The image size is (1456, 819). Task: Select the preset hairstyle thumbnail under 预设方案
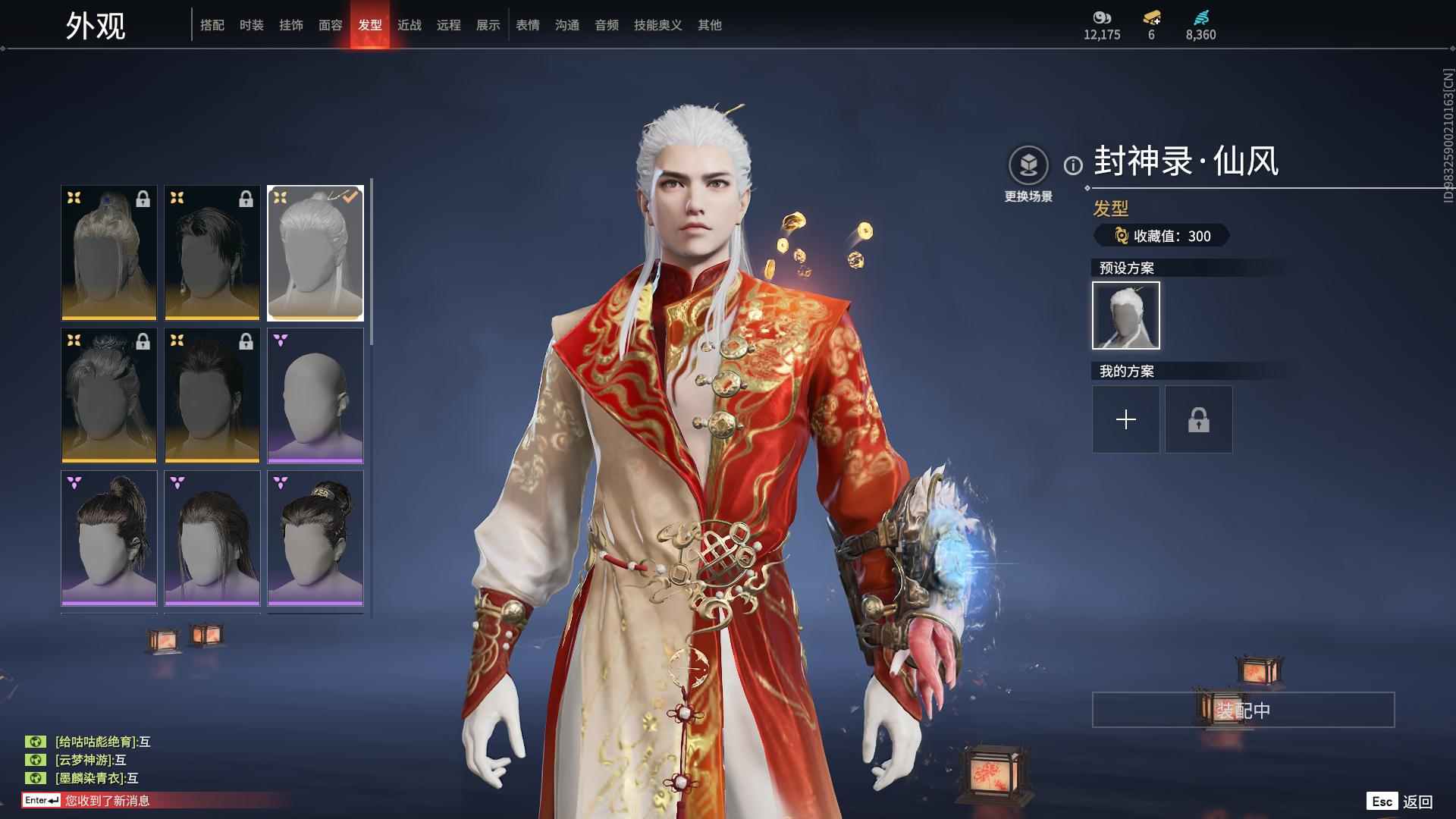pyautogui.click(x=1125, y=315)
